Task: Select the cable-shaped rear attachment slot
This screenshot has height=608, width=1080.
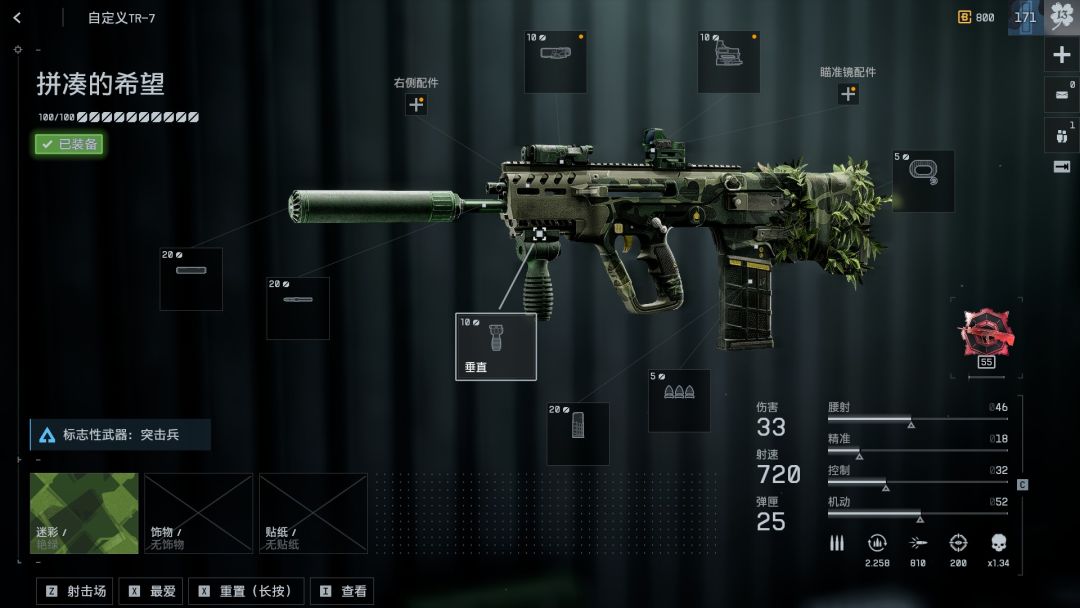Action: point(923,181)
